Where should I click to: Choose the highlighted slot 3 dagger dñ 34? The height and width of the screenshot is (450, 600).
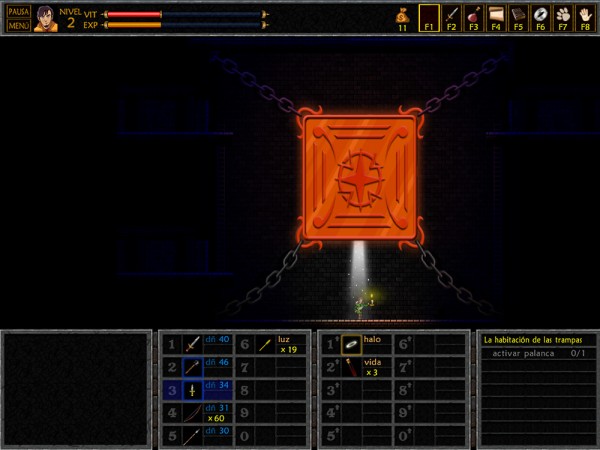193,390
